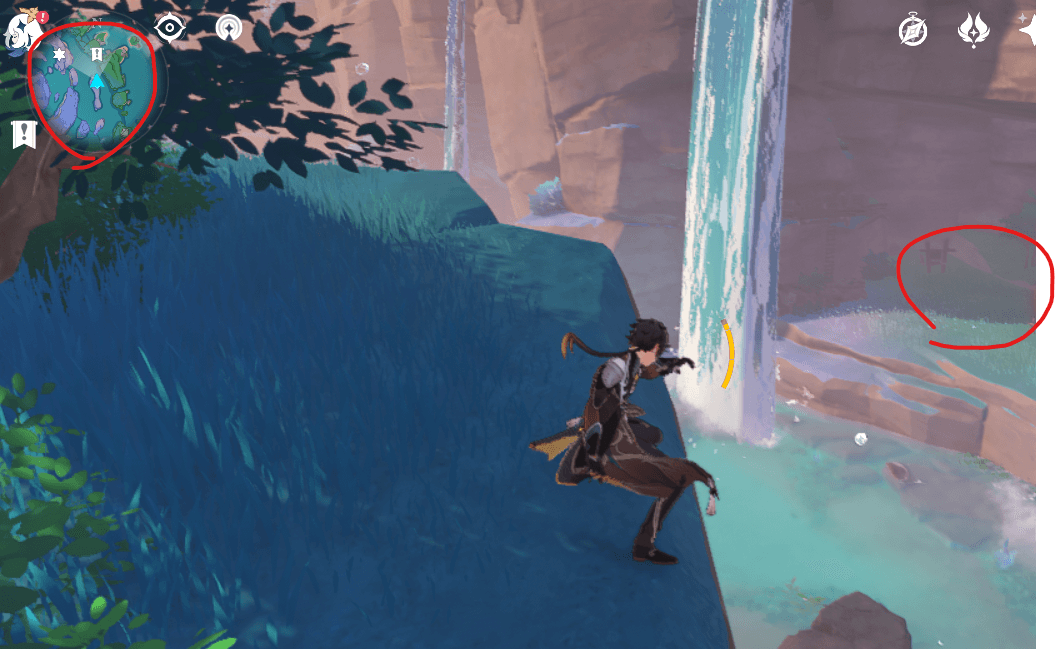Select the quest marker on the minimap

pyautogui.click(x=97, y=54)
